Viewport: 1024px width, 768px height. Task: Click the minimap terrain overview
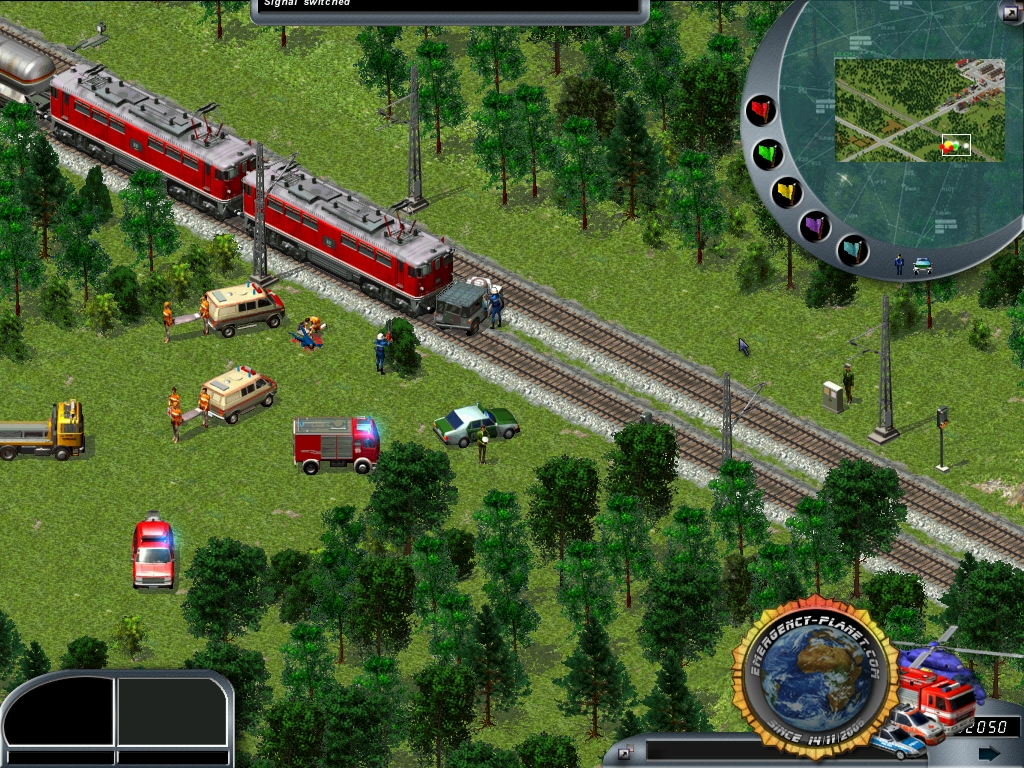tap(919, 110)
